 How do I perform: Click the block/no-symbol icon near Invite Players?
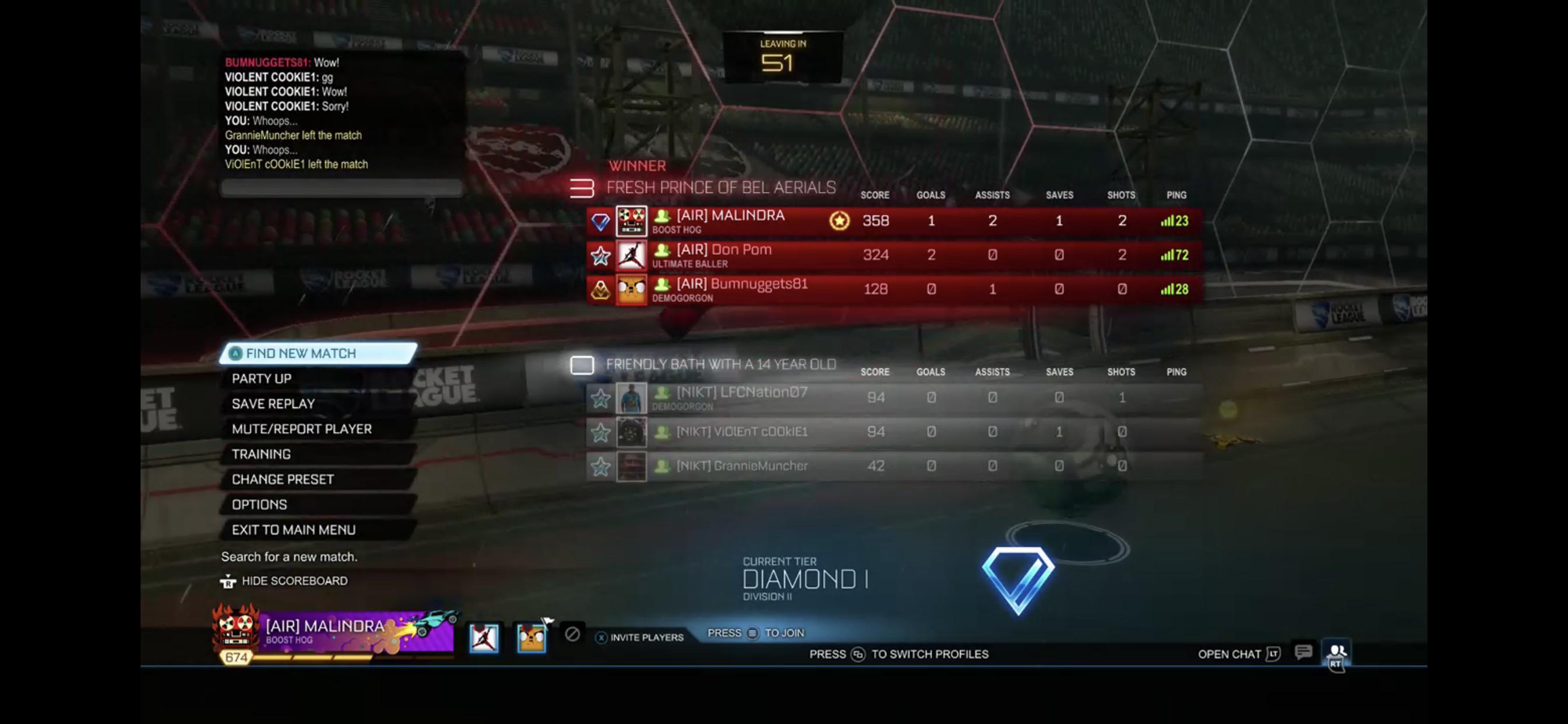tap(571, 635)
